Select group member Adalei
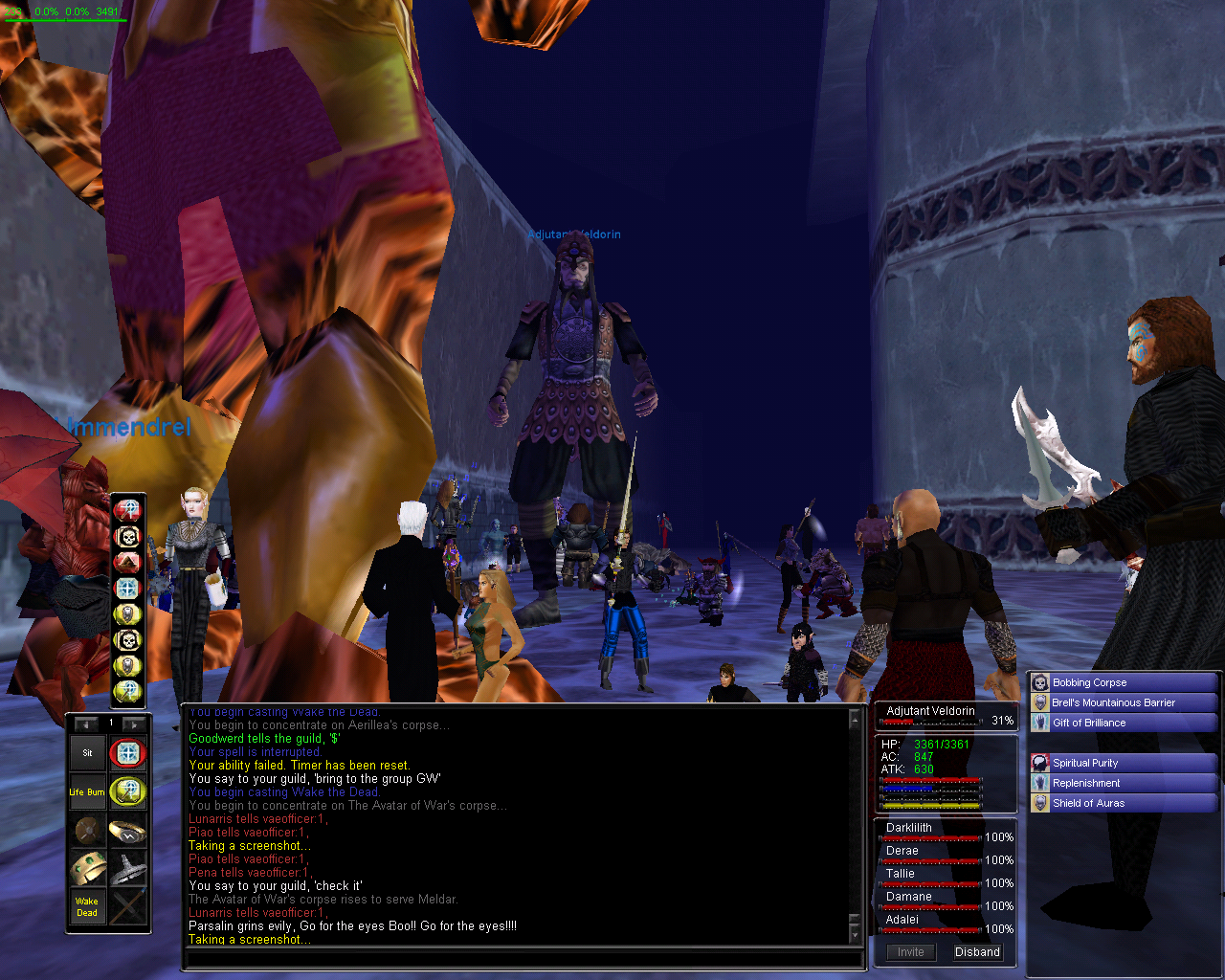Image resolution: width=1225 pixels, height=980 pixels. [x=902, y=920]
